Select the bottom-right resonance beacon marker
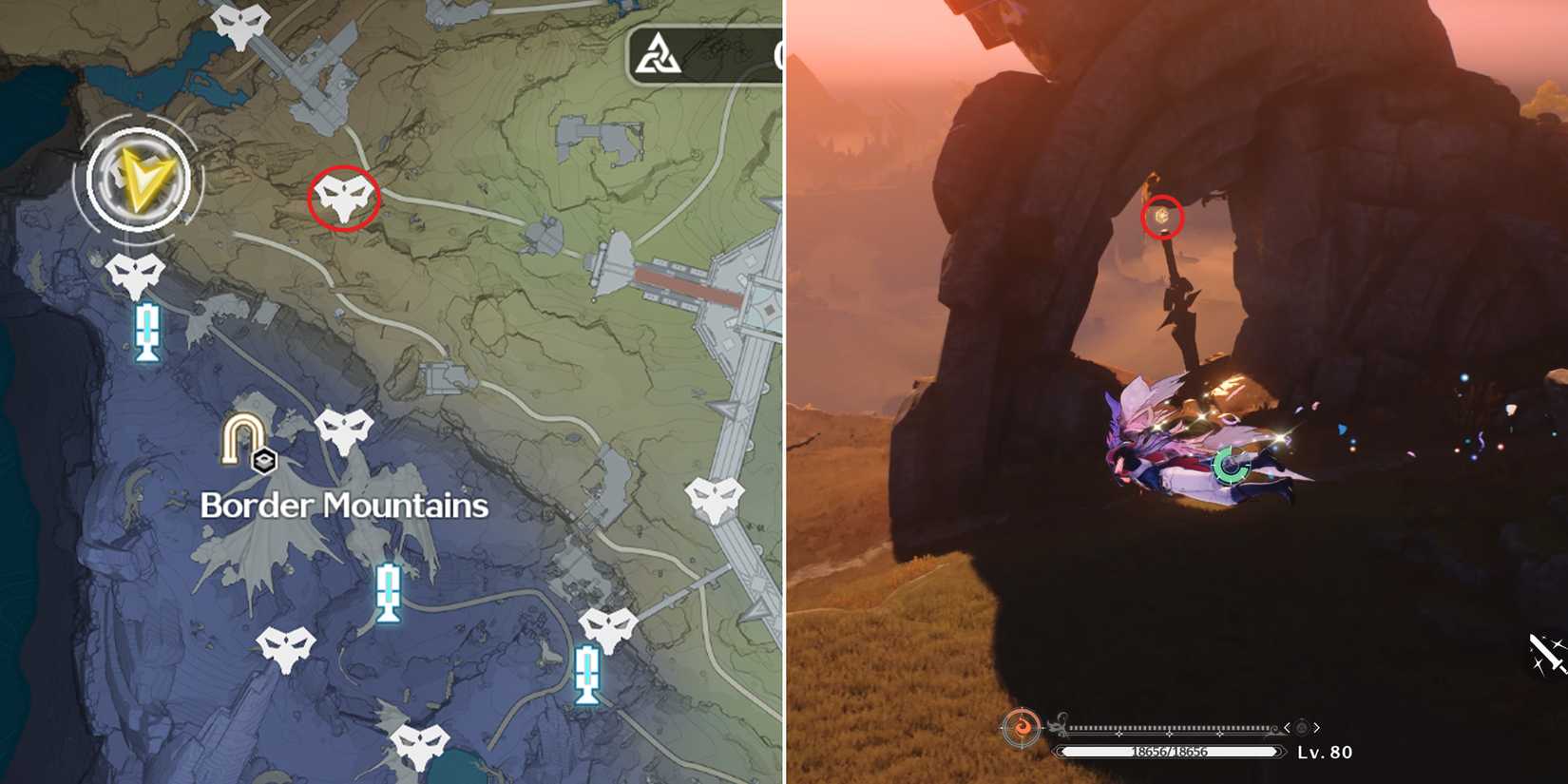This screenshot has width=1568, height=784. [586, 675]
